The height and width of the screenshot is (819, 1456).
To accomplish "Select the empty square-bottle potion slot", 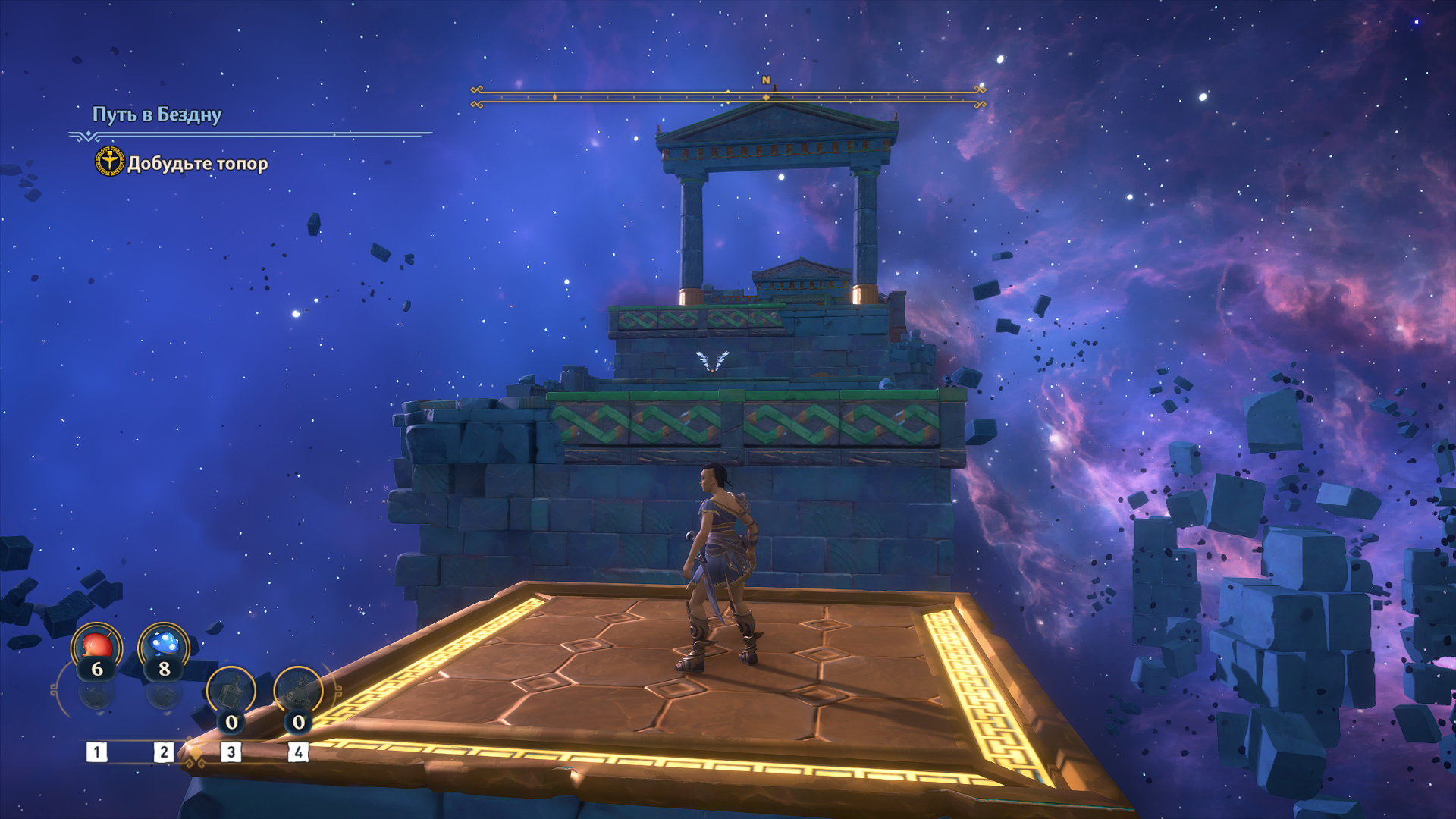I will pyautogui.click(x=231, y=692).
